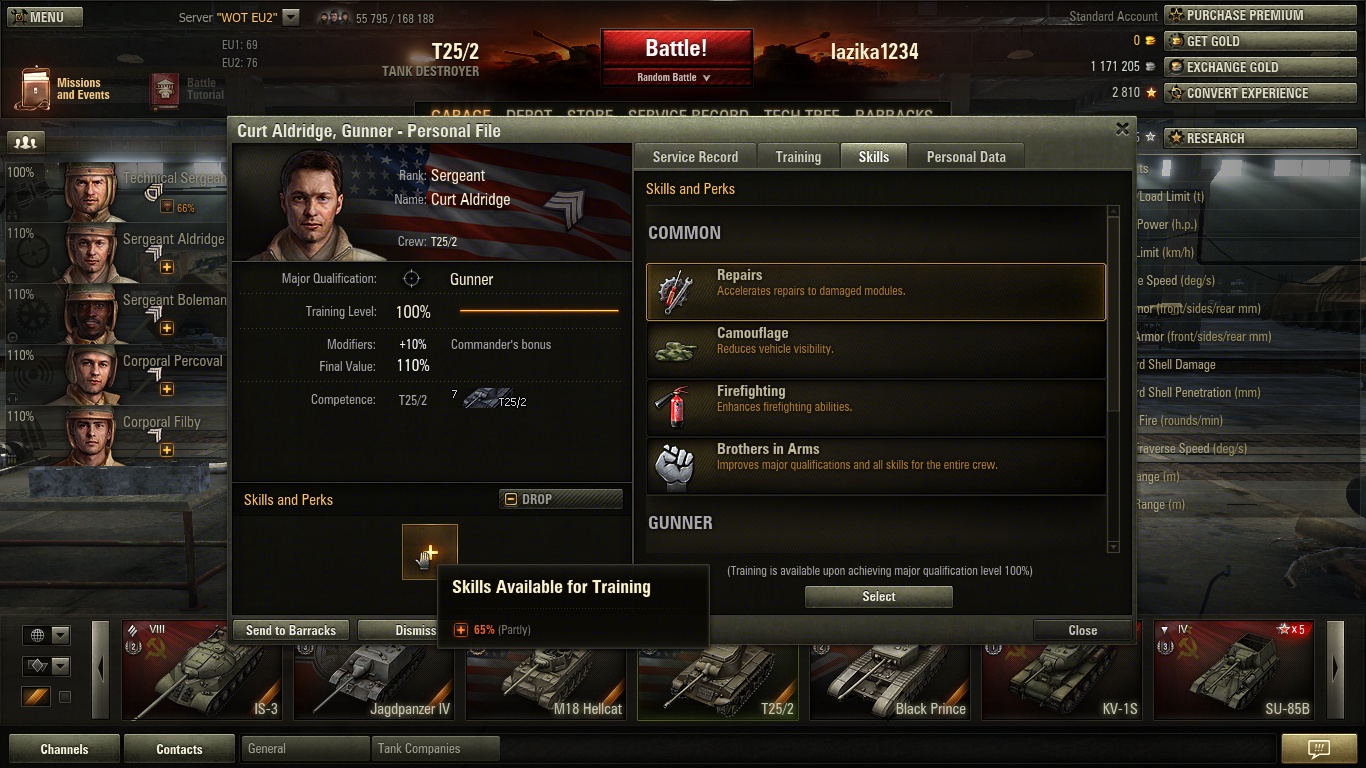This screenshot has height=768, width=1366.
Task: Close the Personal File with the Close button
Action: click(1082, 631)
